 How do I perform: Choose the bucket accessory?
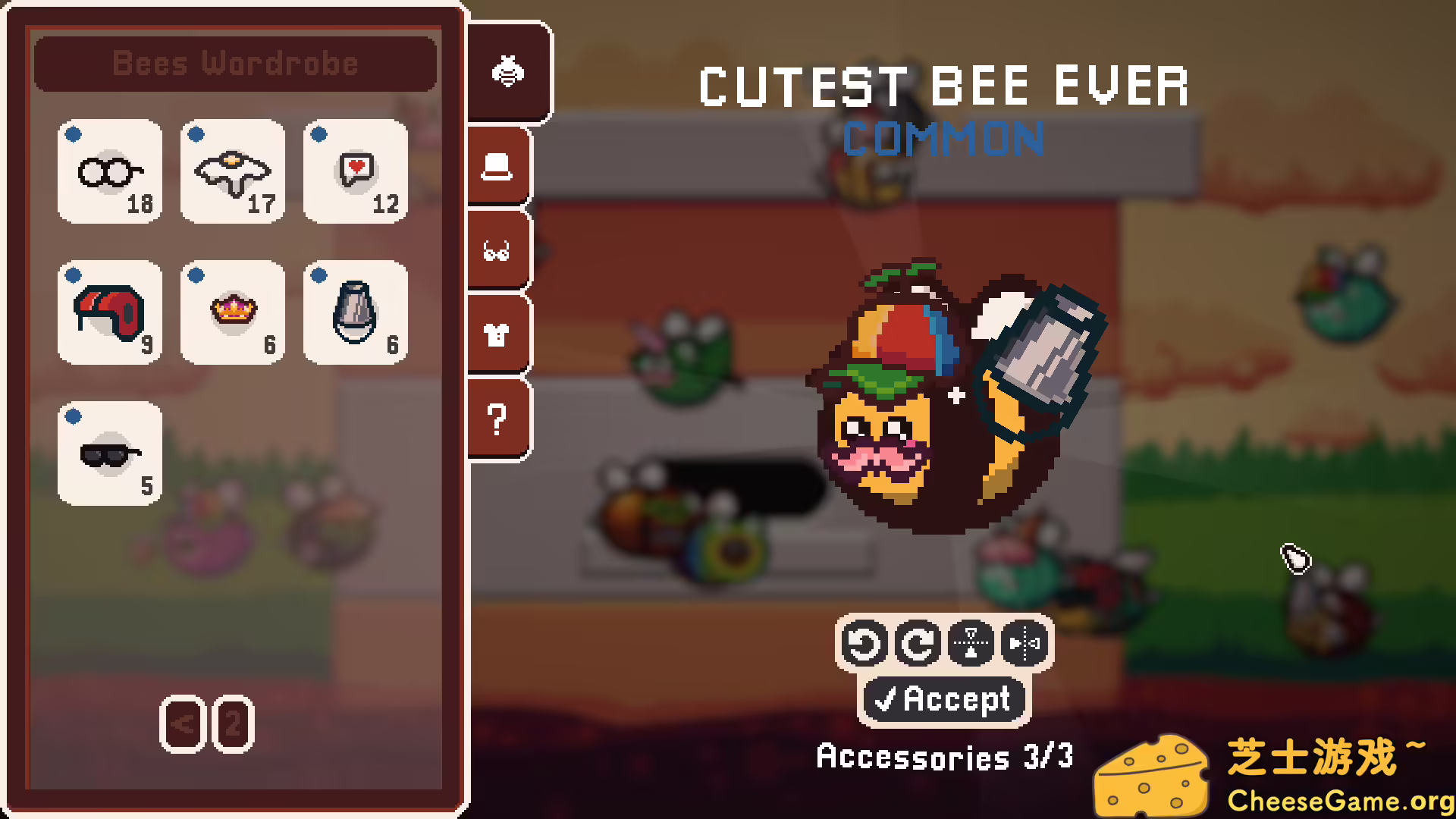coord(355,313)
